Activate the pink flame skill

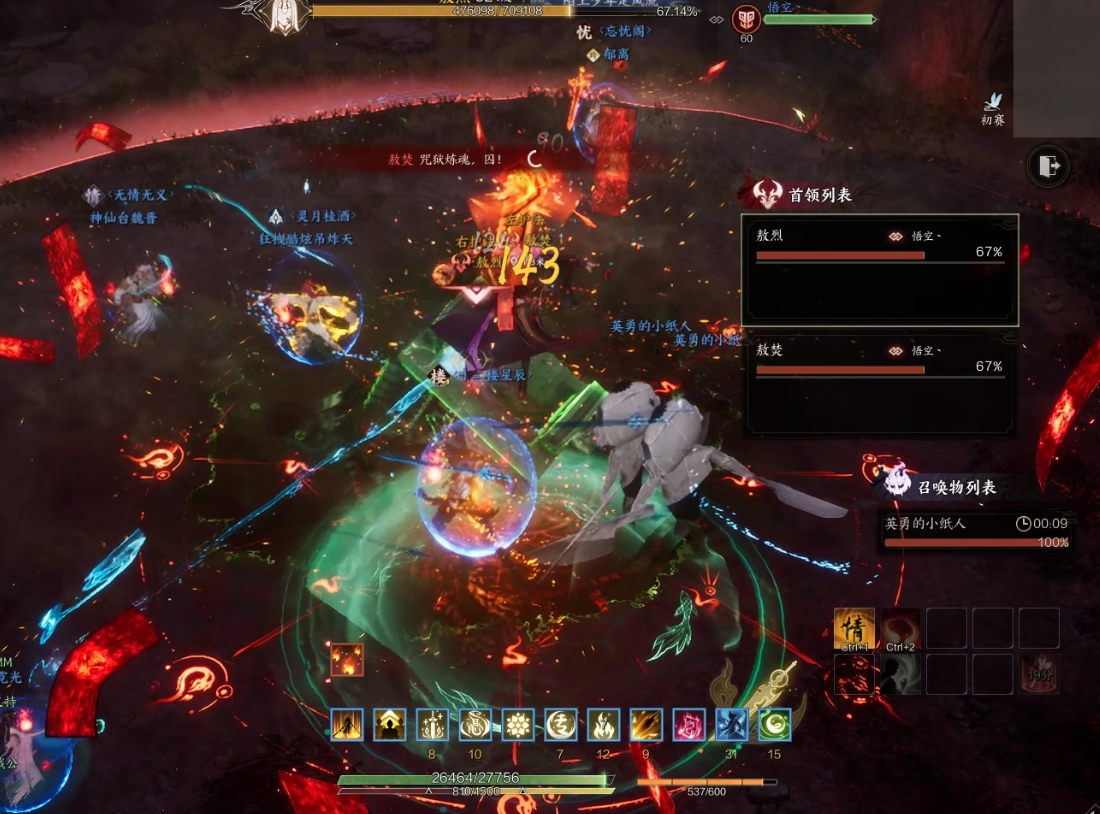pos(689,724)
